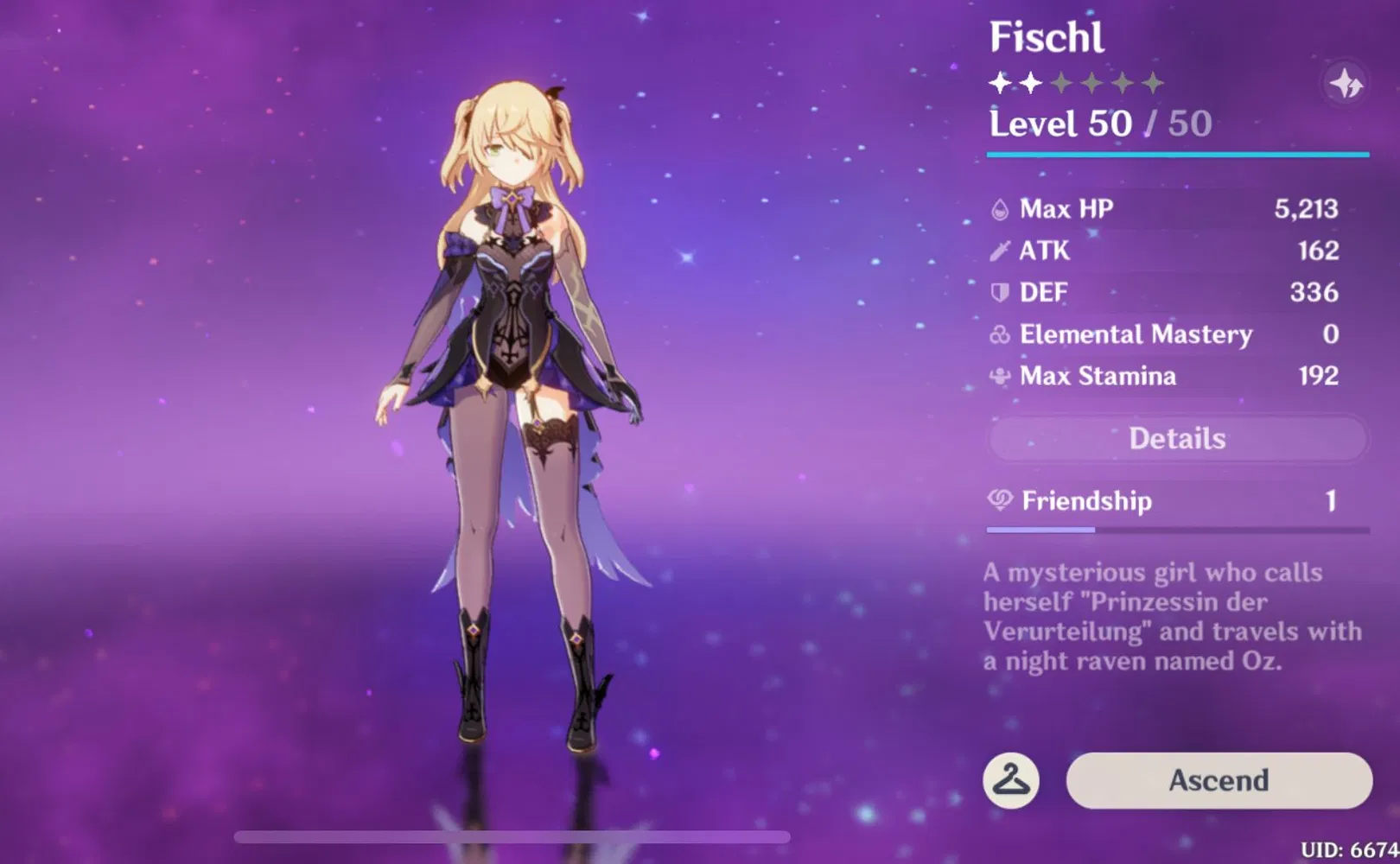The image size is (1400, 864).
Task: Select the ATK sword icon
Action: [998, 251]
